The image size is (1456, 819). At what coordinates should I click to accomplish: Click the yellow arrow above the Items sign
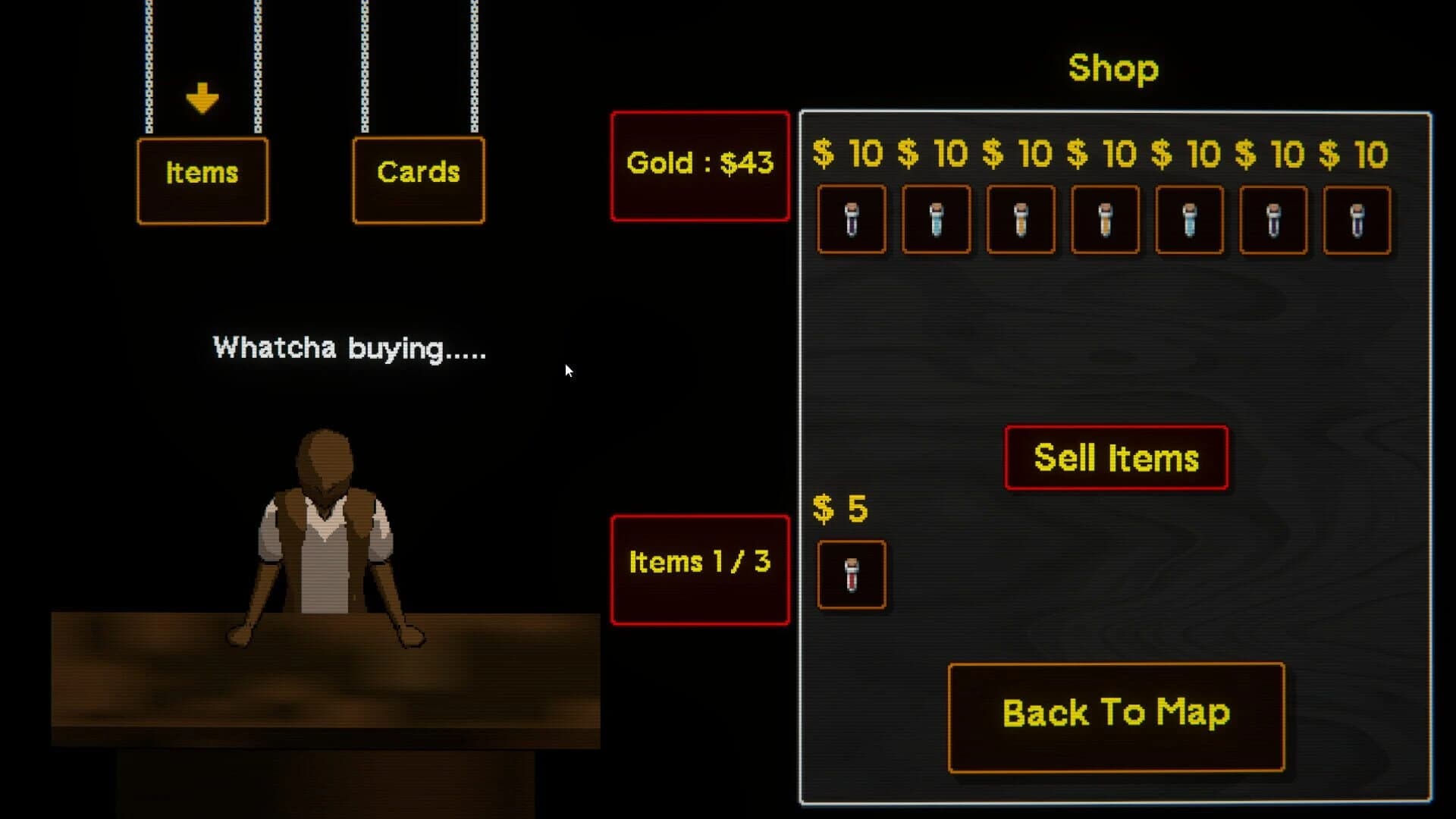point(201,97)
